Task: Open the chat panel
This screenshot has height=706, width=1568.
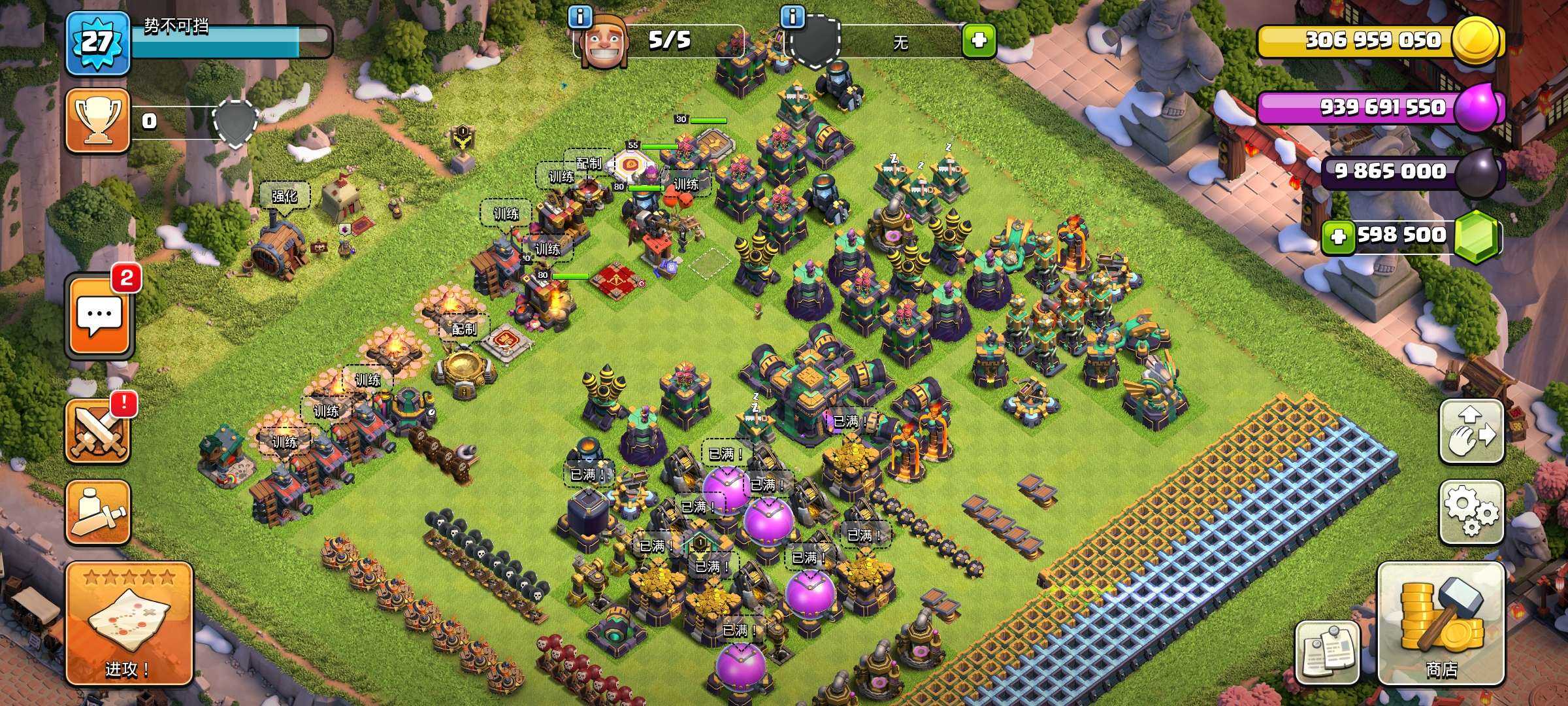Action: pyautogui.click(x=99, y=316)
